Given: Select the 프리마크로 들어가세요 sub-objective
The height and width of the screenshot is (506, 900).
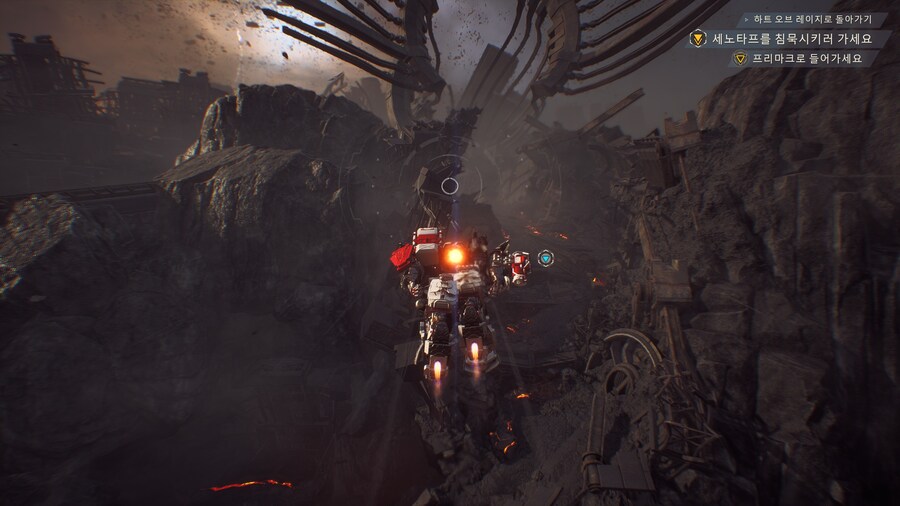Looking at the screenshot, I should 807,58.
